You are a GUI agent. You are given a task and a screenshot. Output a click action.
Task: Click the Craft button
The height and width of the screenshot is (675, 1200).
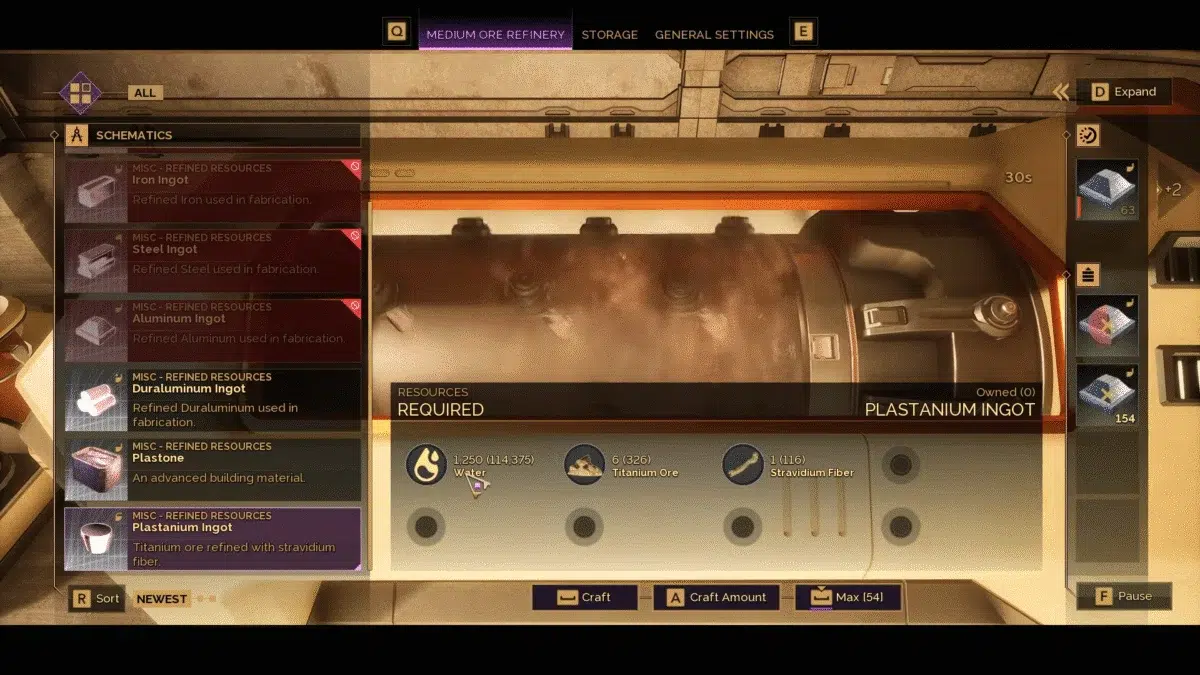click(585, 597)
